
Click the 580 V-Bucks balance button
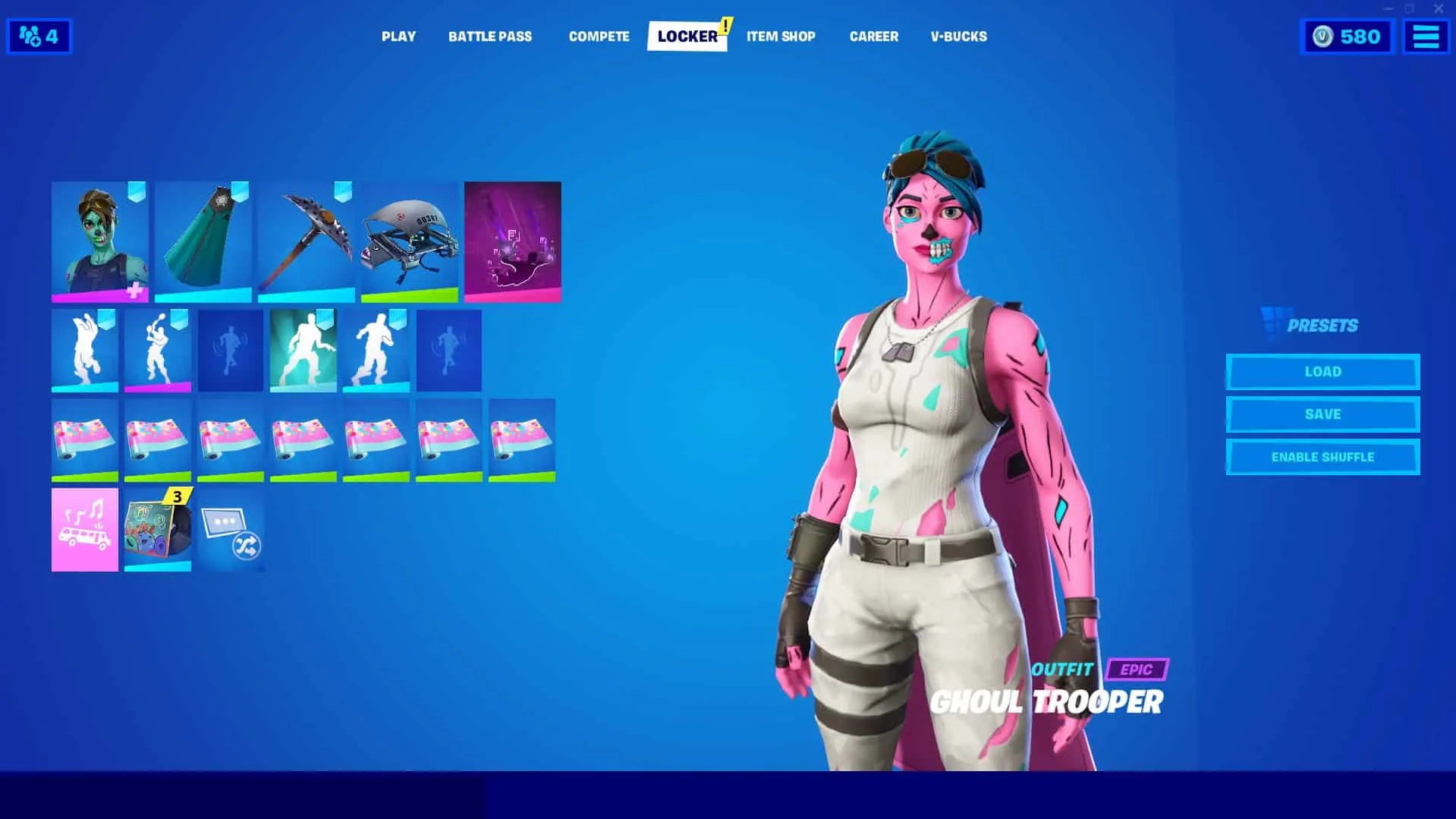1348,36
